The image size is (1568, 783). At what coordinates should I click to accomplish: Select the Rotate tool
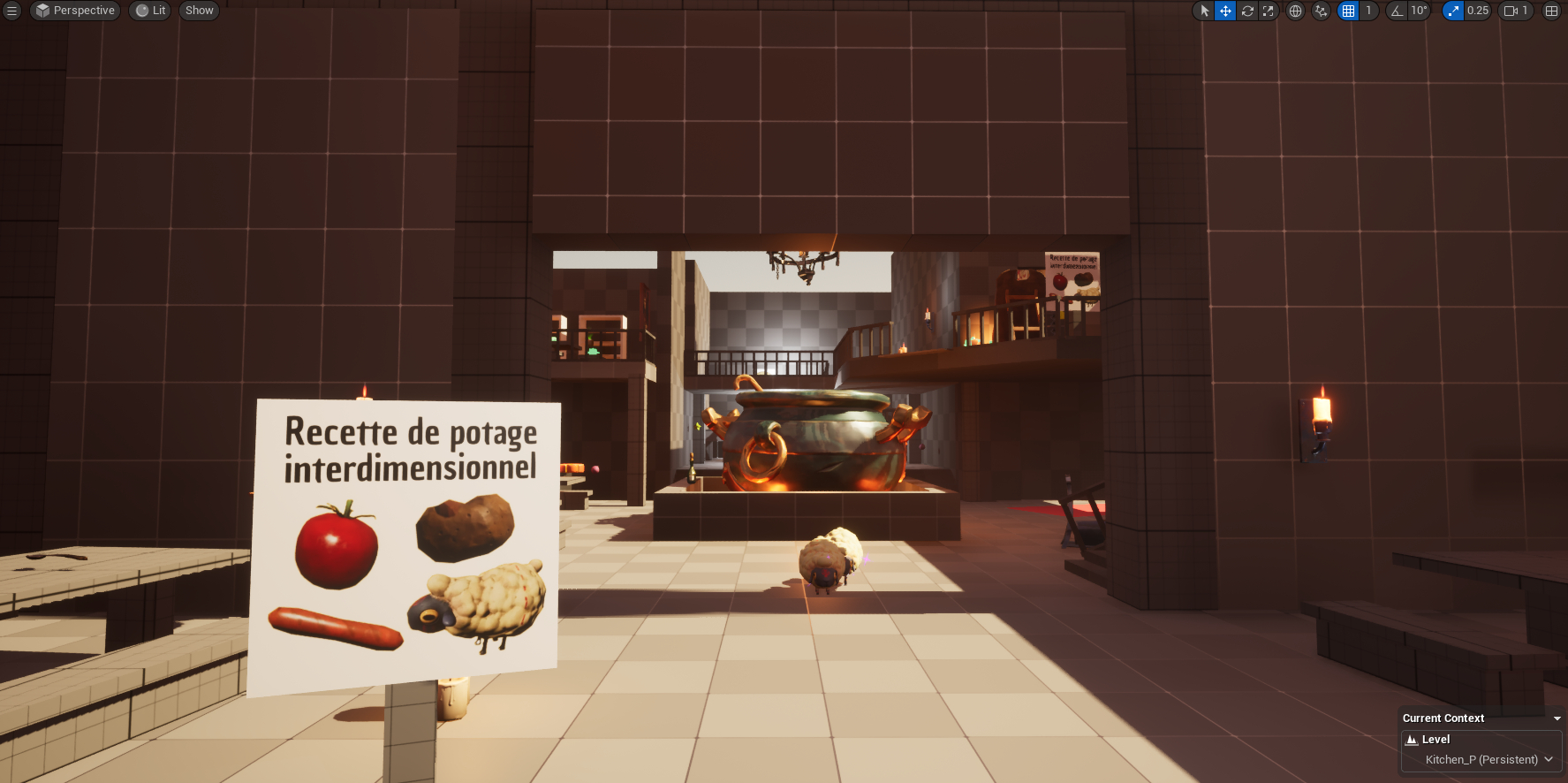pos(1247,11)
